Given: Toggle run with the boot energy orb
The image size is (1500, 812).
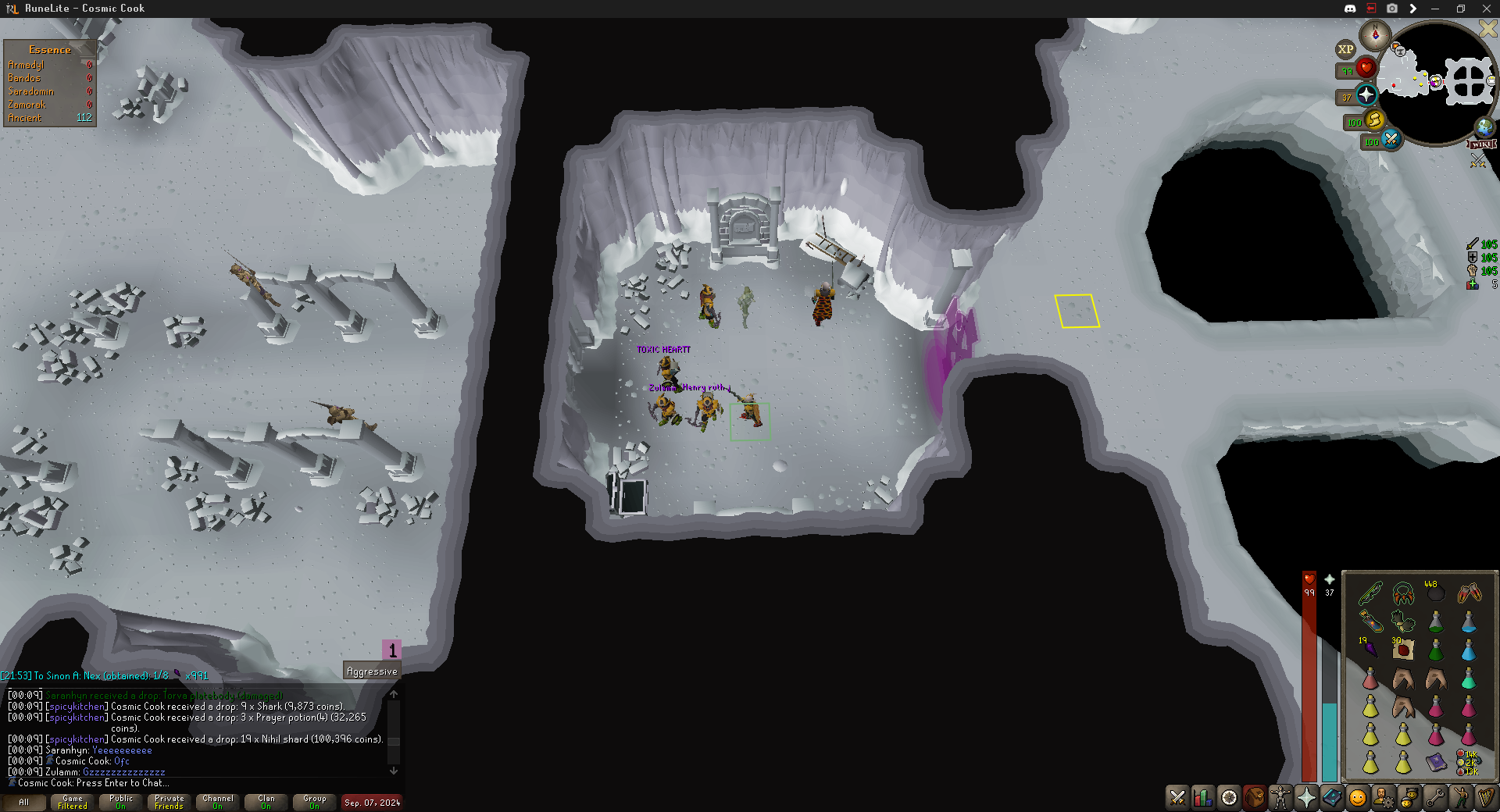Looking at the screenshot, I should click(x=1373, y=120).
